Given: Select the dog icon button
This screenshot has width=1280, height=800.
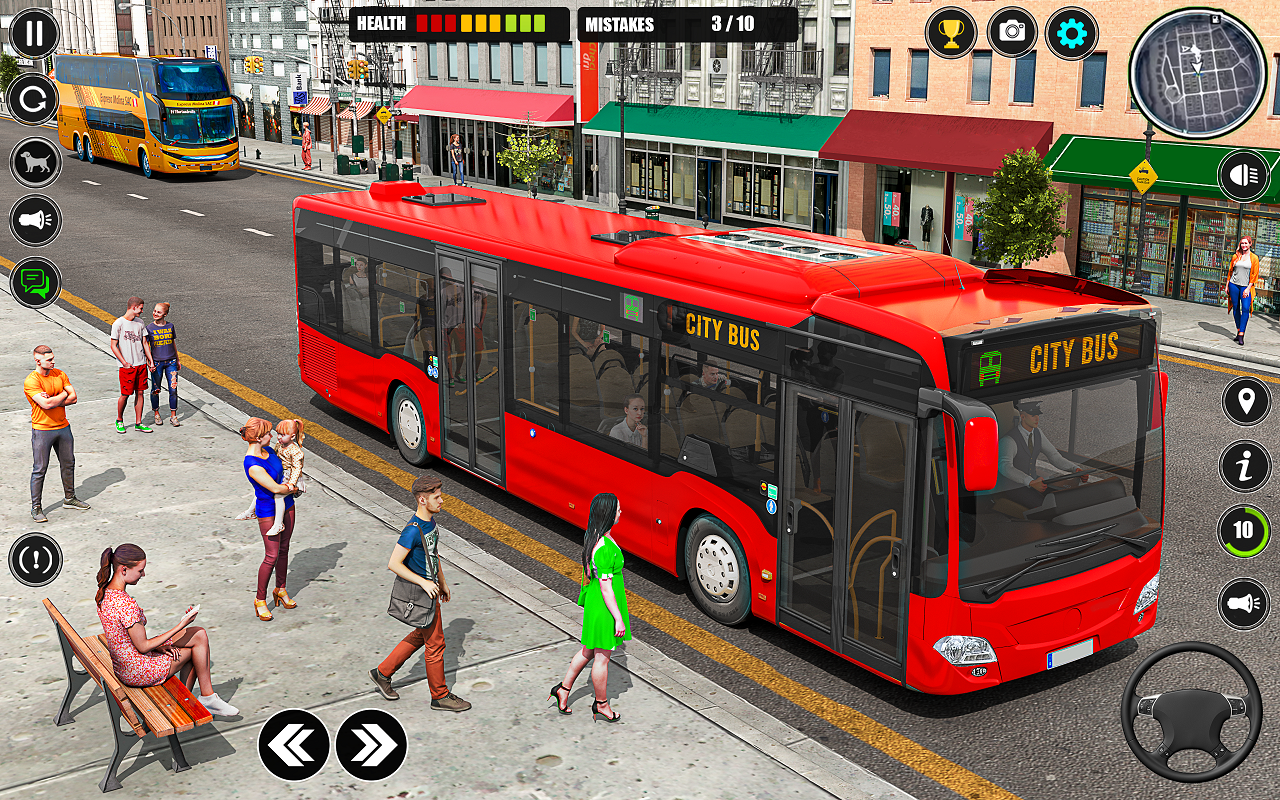Looking at the screenshot, I should click(35, 162).
